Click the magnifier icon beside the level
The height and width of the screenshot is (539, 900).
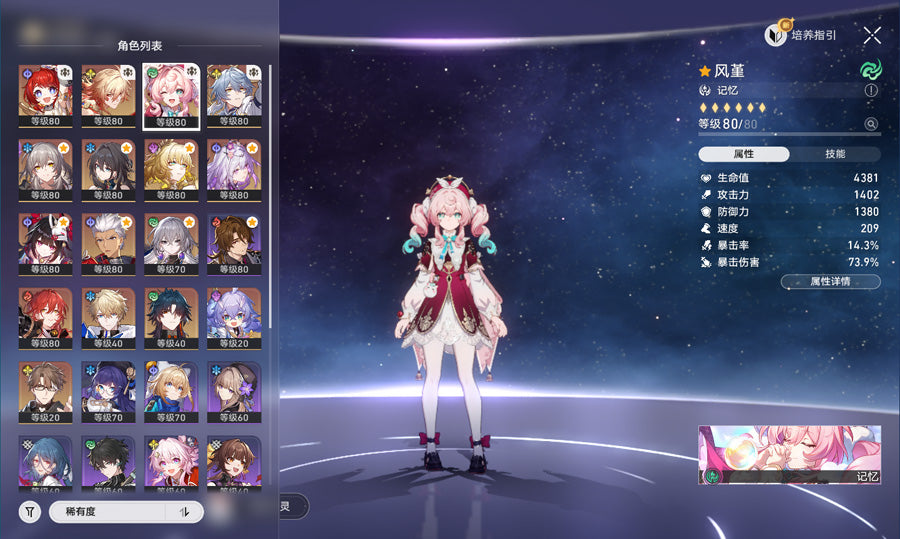[871, 124]
